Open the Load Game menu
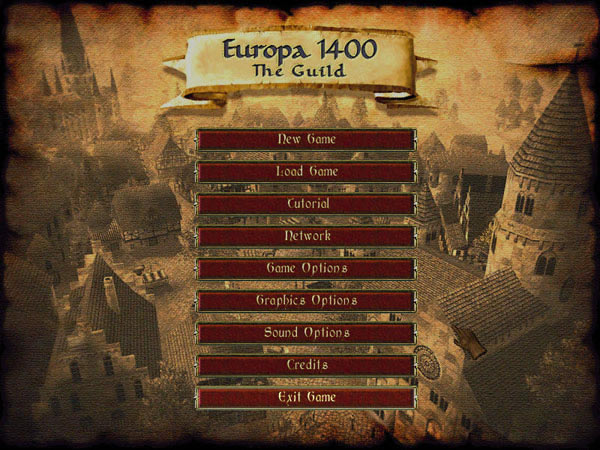Viewport: 600px width, 450px height. click(x=306, y=172)
